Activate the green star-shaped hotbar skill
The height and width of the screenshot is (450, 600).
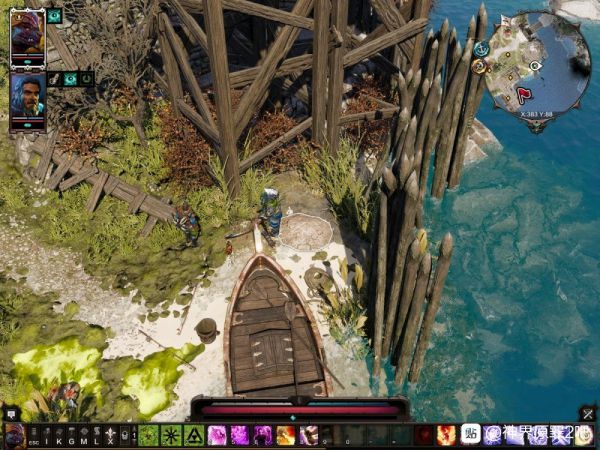[171, 435]
